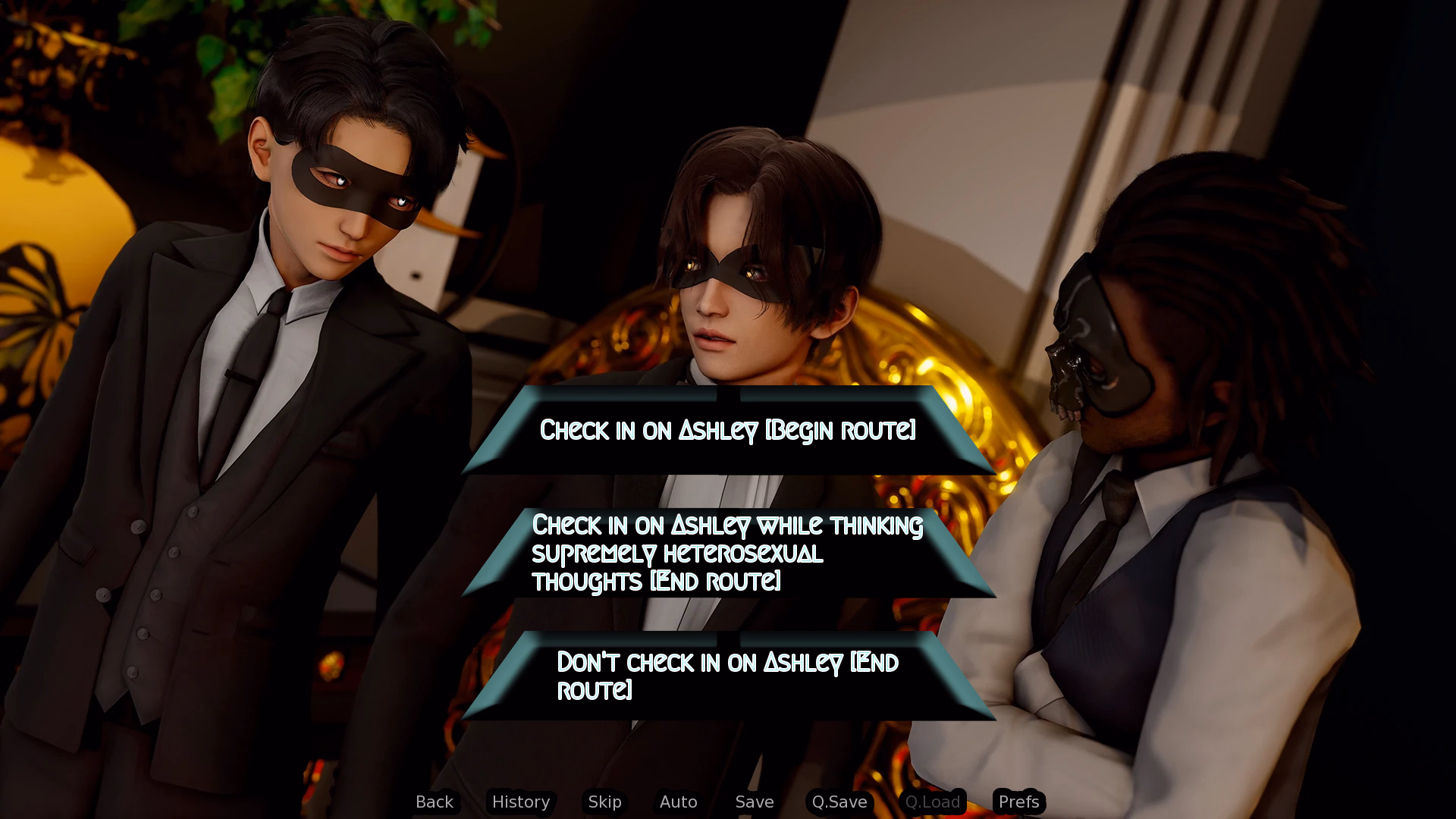Viewport: 1456px width, 819px height.
Task: Click the Q.Load quick load button
Action: (933, 802)
